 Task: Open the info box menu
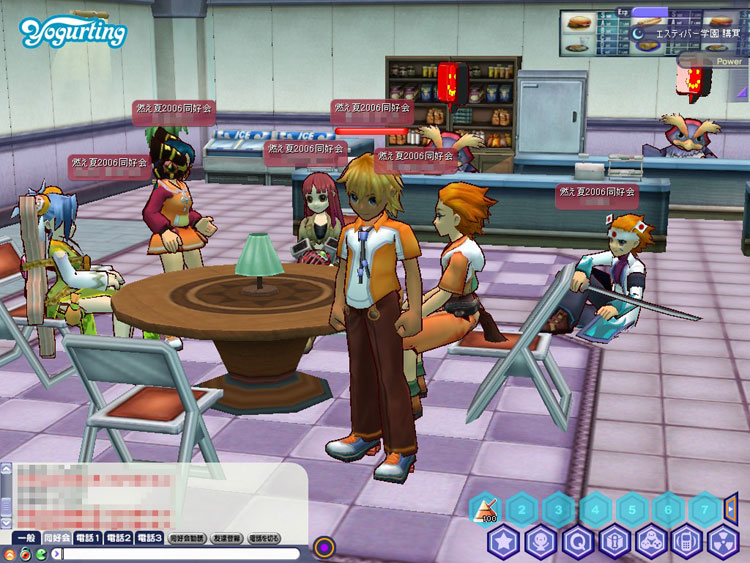[x=614, y=542]
